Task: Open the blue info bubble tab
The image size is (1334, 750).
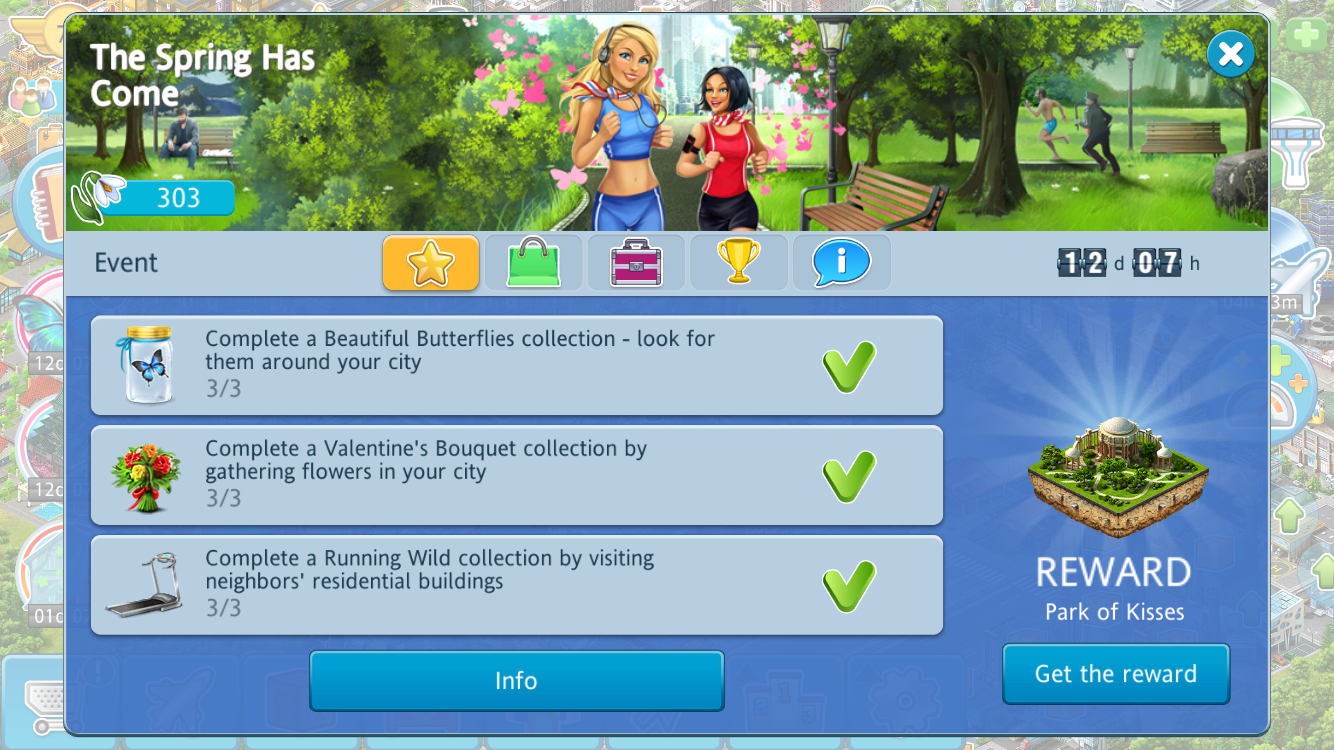Action: (x=841, y=263)
